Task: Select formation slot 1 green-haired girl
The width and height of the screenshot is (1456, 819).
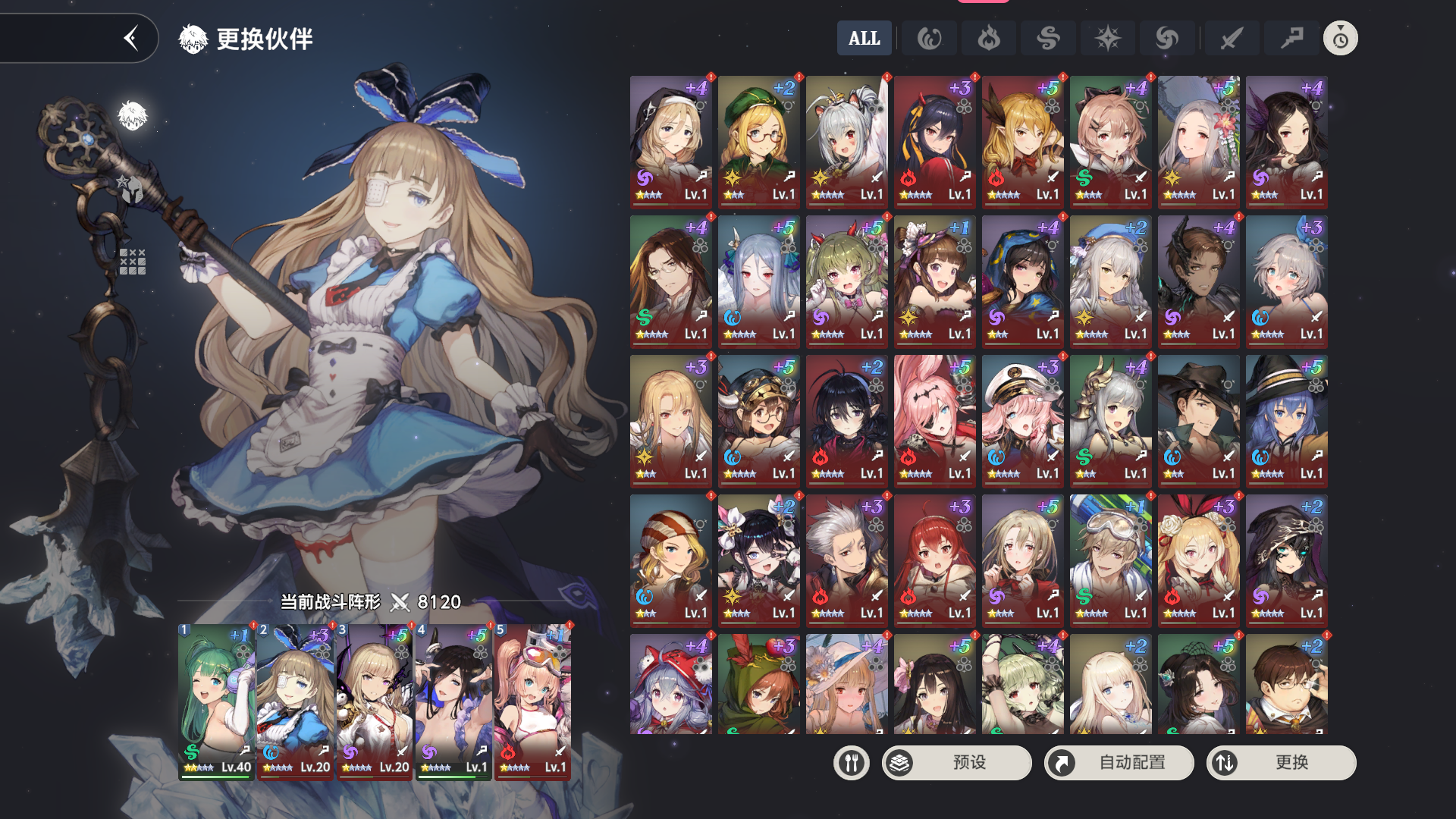Action: tap(216, 701)
